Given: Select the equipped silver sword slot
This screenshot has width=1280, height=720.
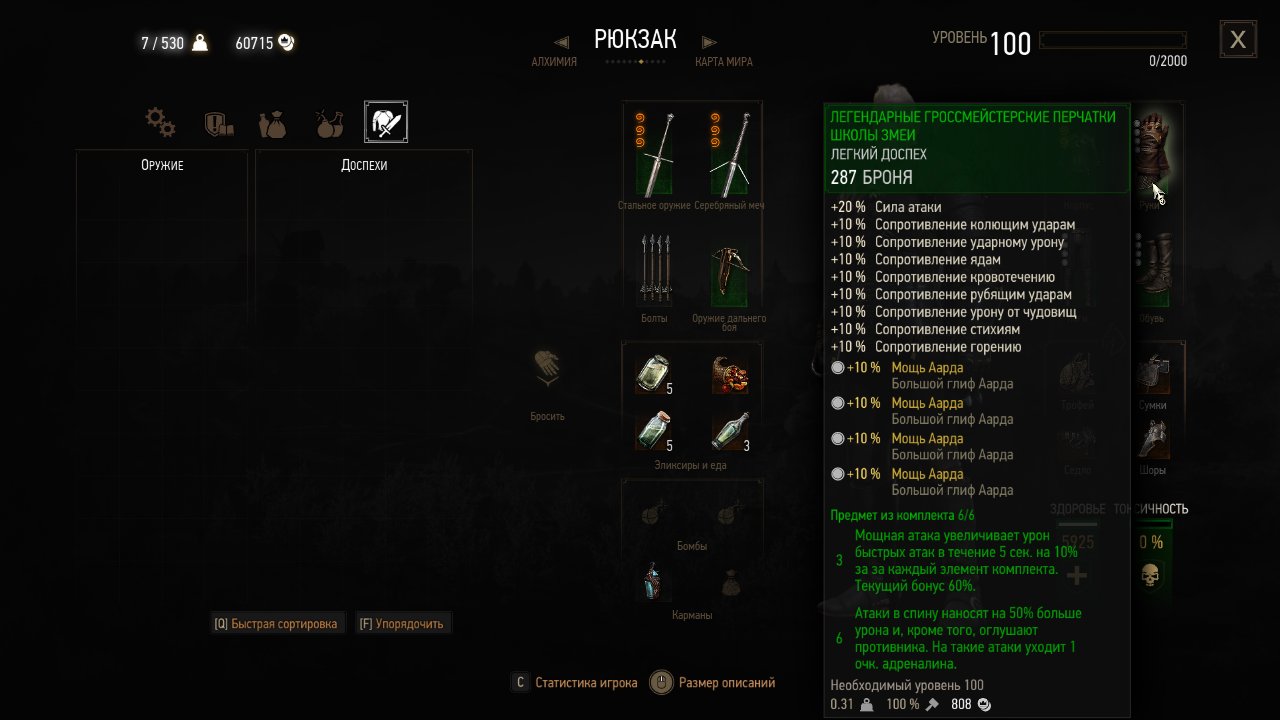Looking at the screenshot, I should [730, 153].
